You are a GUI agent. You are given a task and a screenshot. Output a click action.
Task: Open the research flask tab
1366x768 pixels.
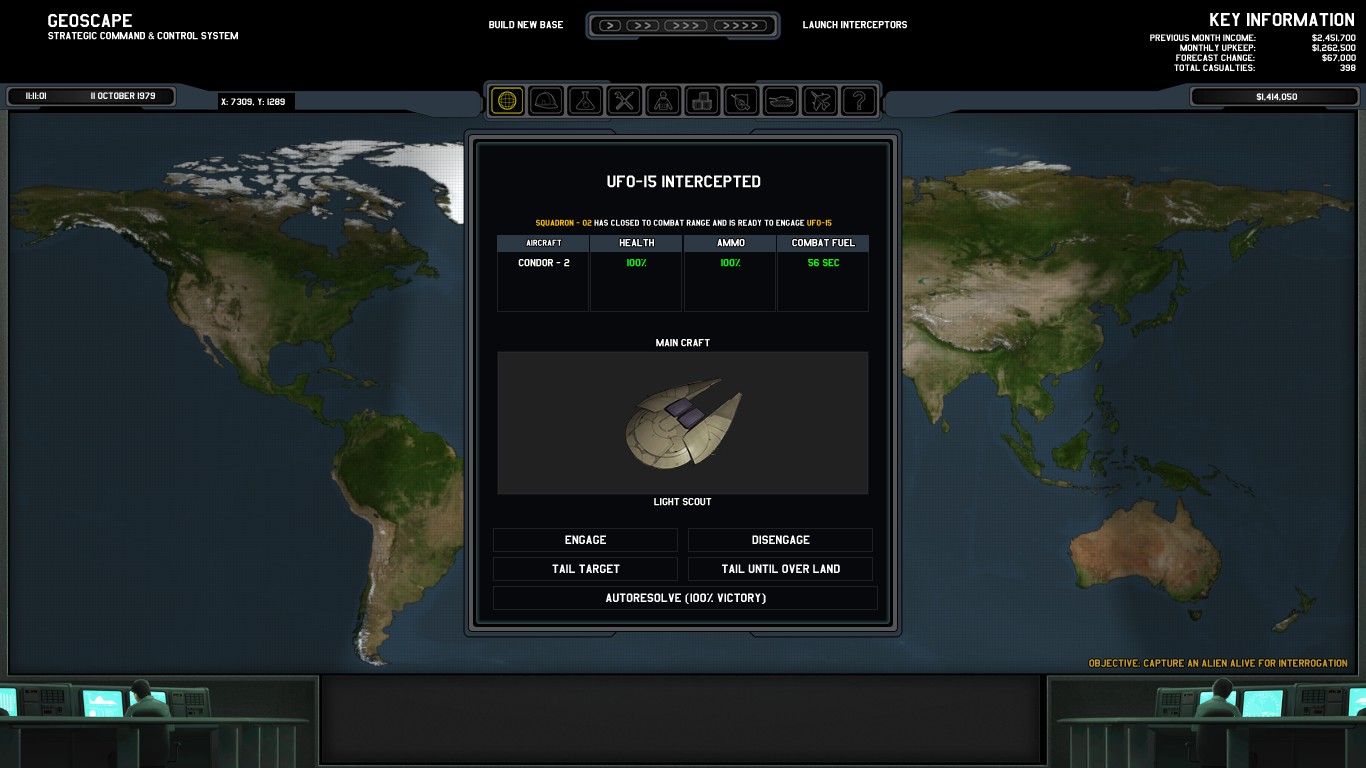585,100
